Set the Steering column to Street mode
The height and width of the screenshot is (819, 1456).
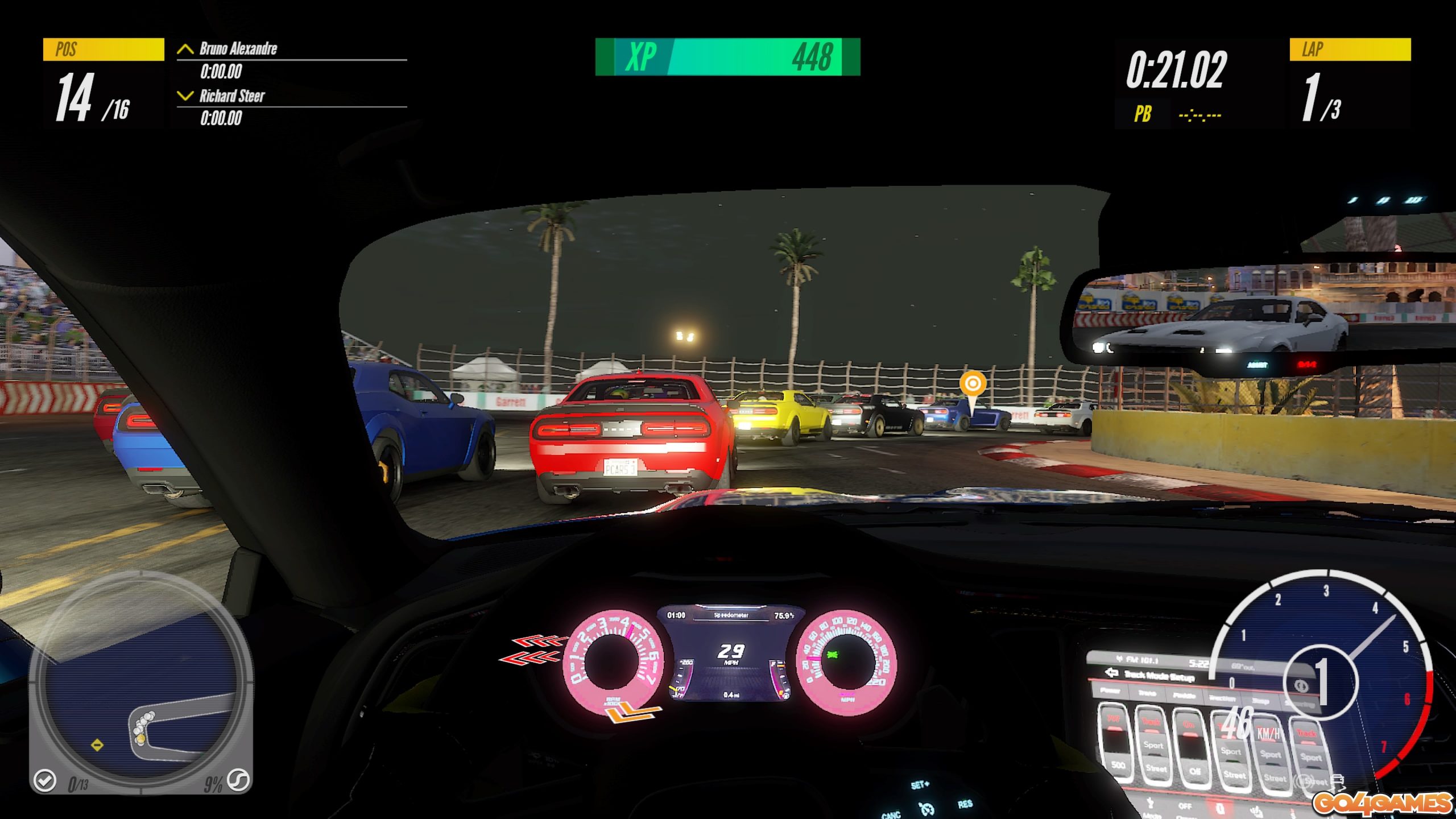tap(1315, 781)
